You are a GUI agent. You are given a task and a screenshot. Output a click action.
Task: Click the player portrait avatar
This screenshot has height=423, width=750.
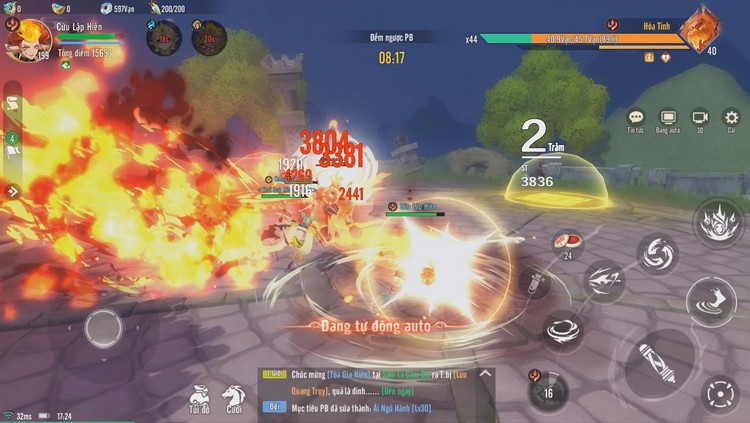(x=28, y=40)
